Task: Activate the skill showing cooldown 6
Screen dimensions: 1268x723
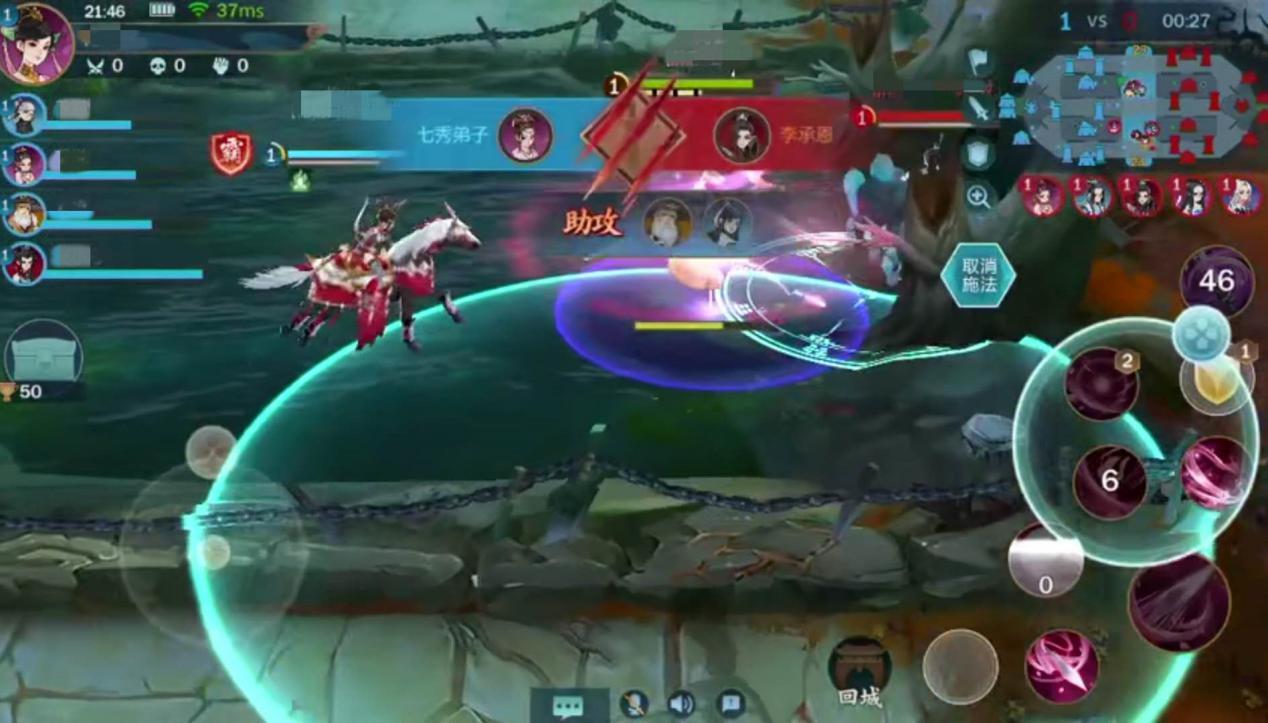Action: 1109,482
